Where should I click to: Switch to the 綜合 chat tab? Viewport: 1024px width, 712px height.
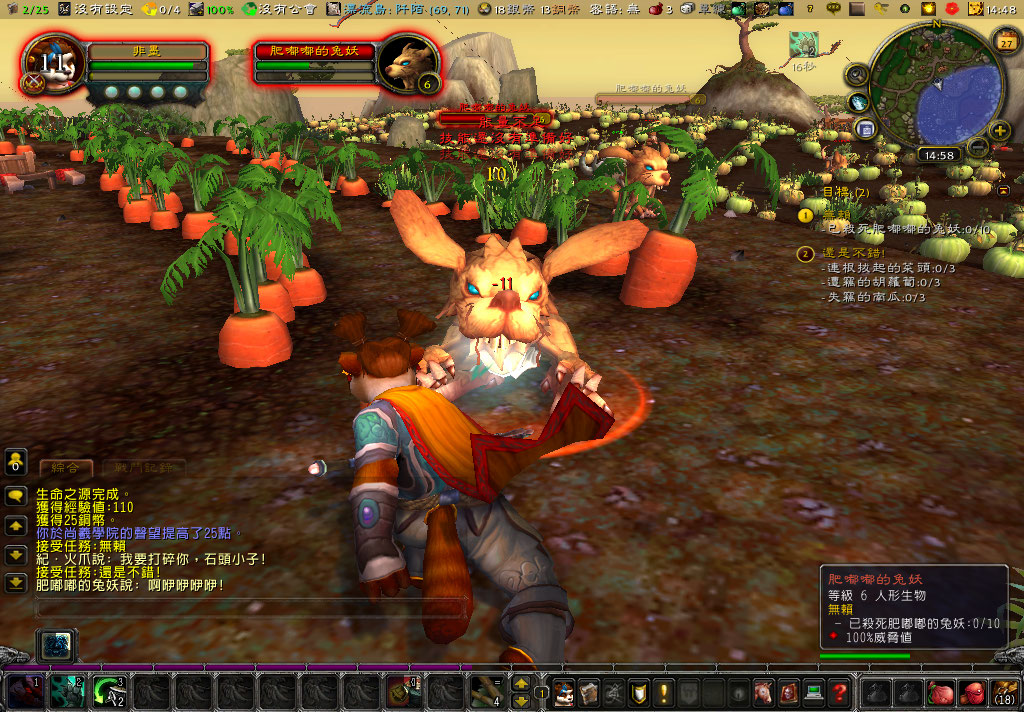[x=66, y=467]
